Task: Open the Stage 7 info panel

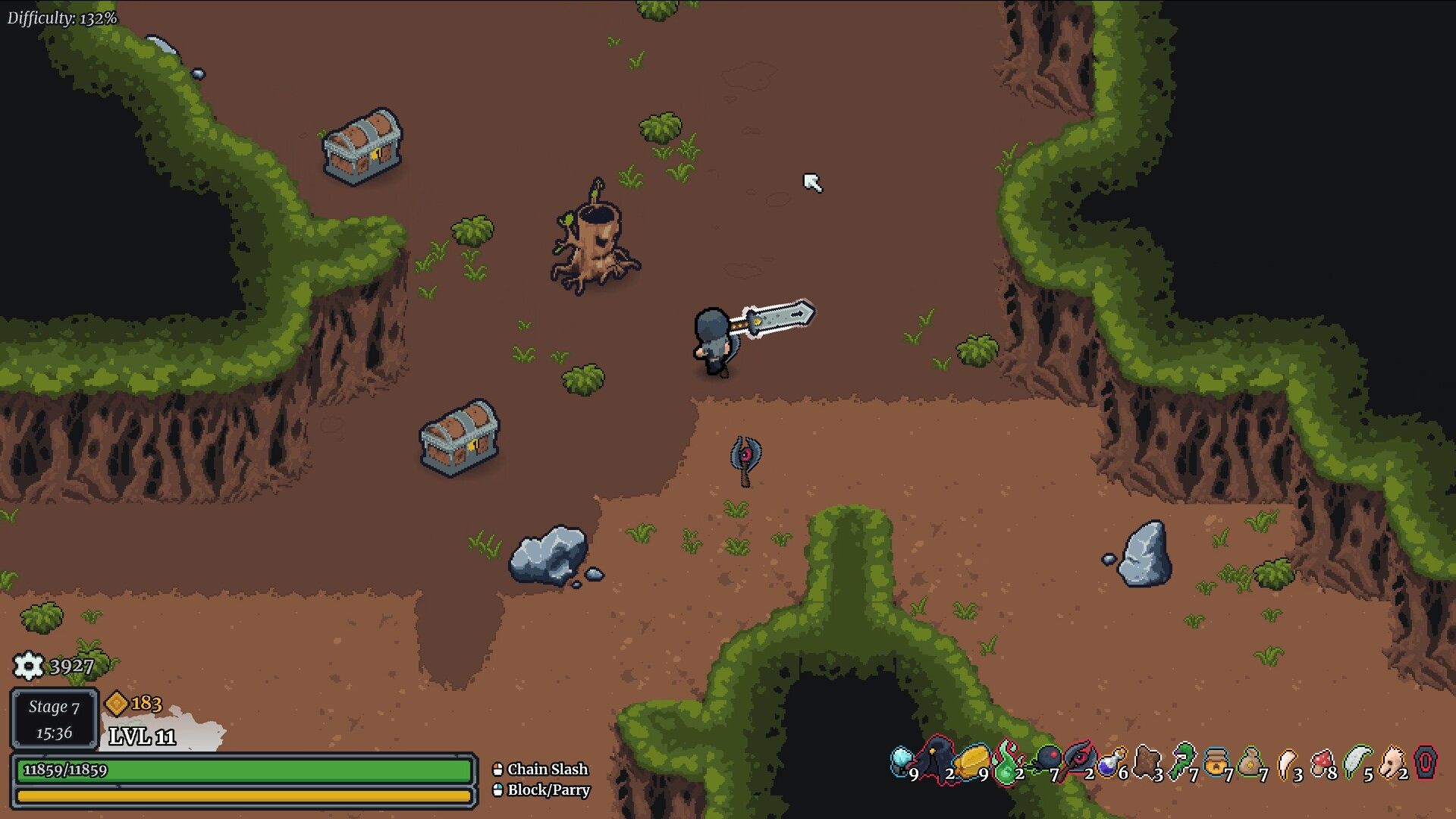Action: point(54,719)
